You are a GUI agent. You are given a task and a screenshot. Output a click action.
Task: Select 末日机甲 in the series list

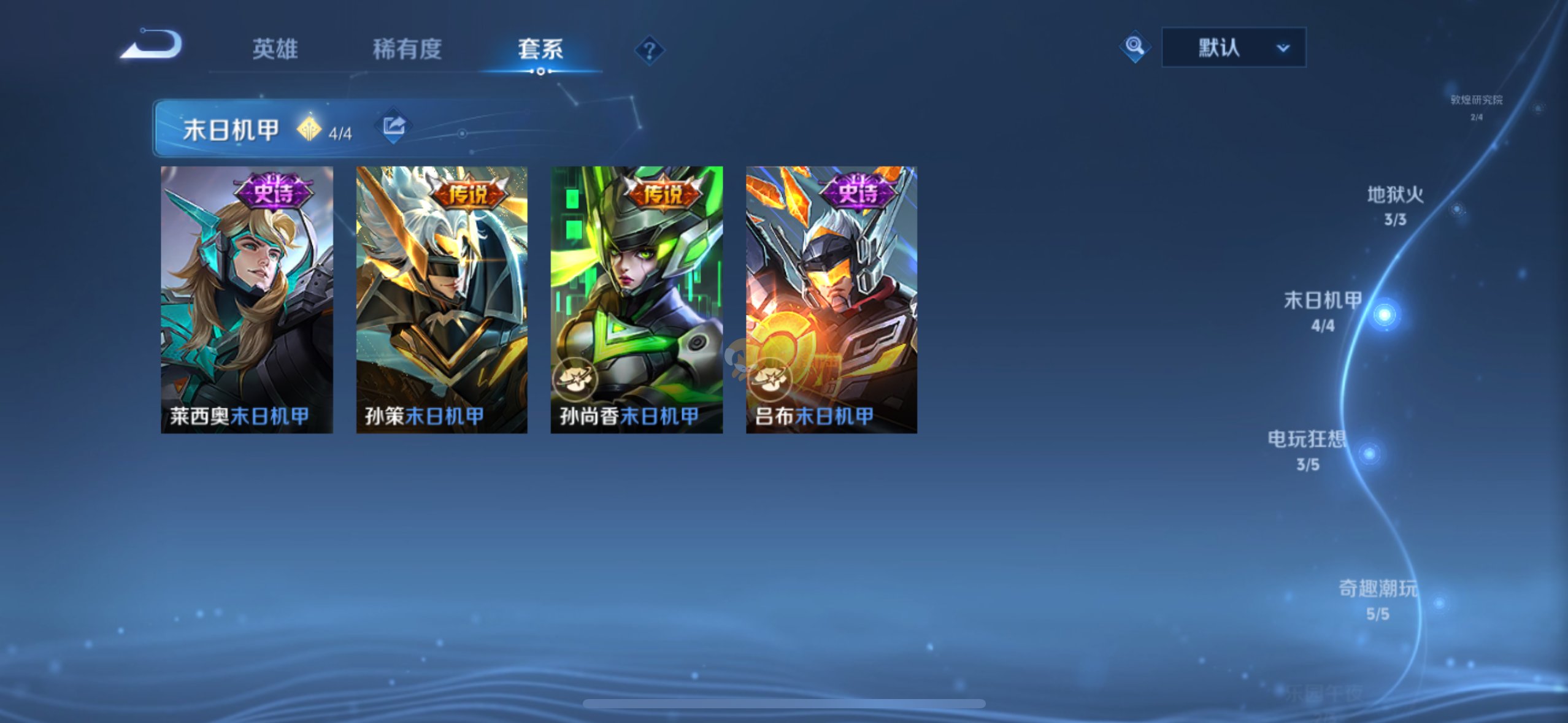(1323, 310)
